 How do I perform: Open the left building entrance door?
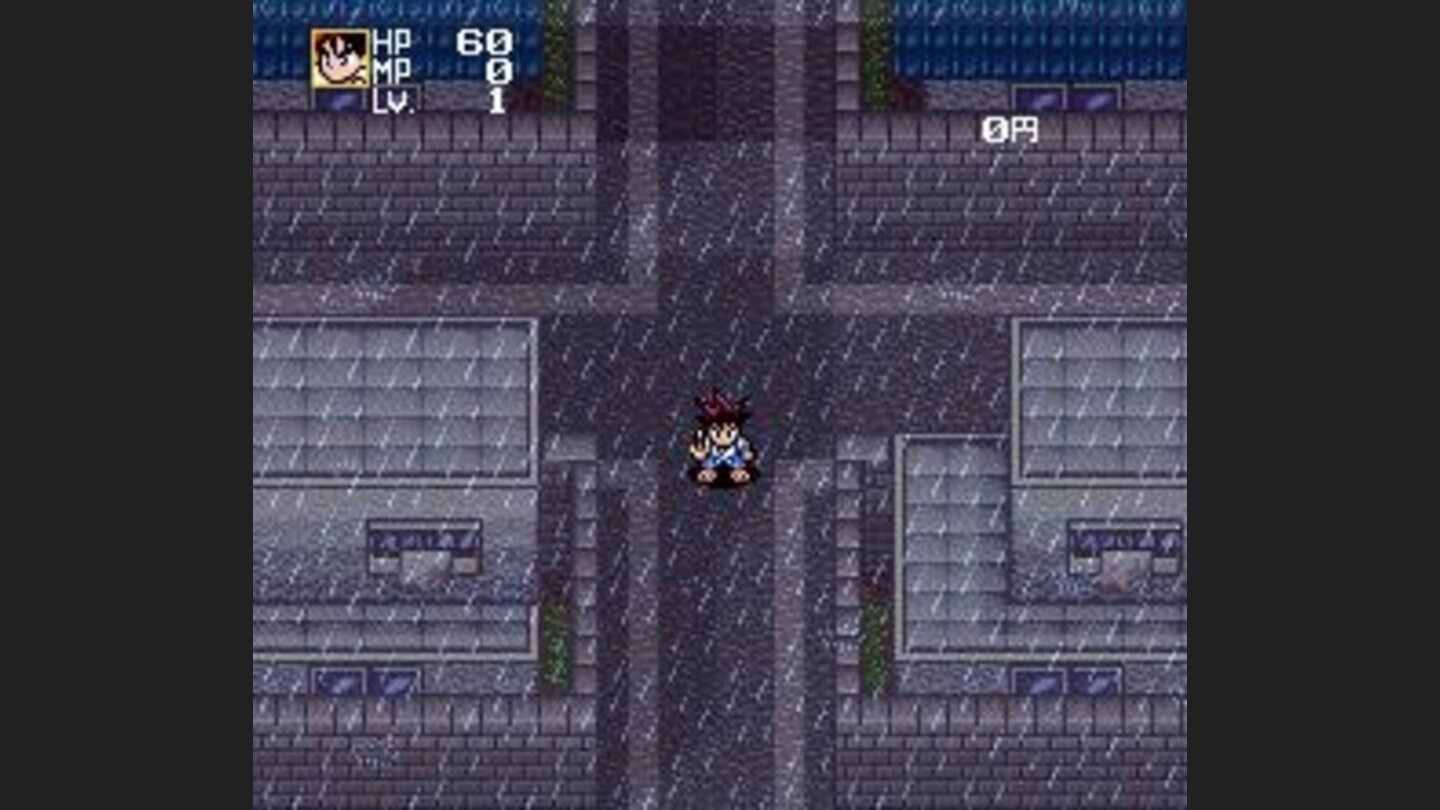pyautogui.click(x=425, y=562)
